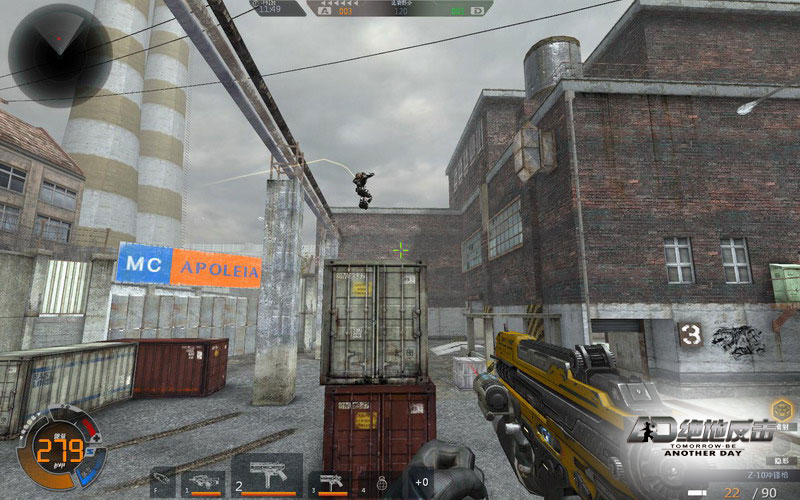800x500 pixels.
Task: Activate the gold hexagon skill icon
Action: tap(782, 408)
